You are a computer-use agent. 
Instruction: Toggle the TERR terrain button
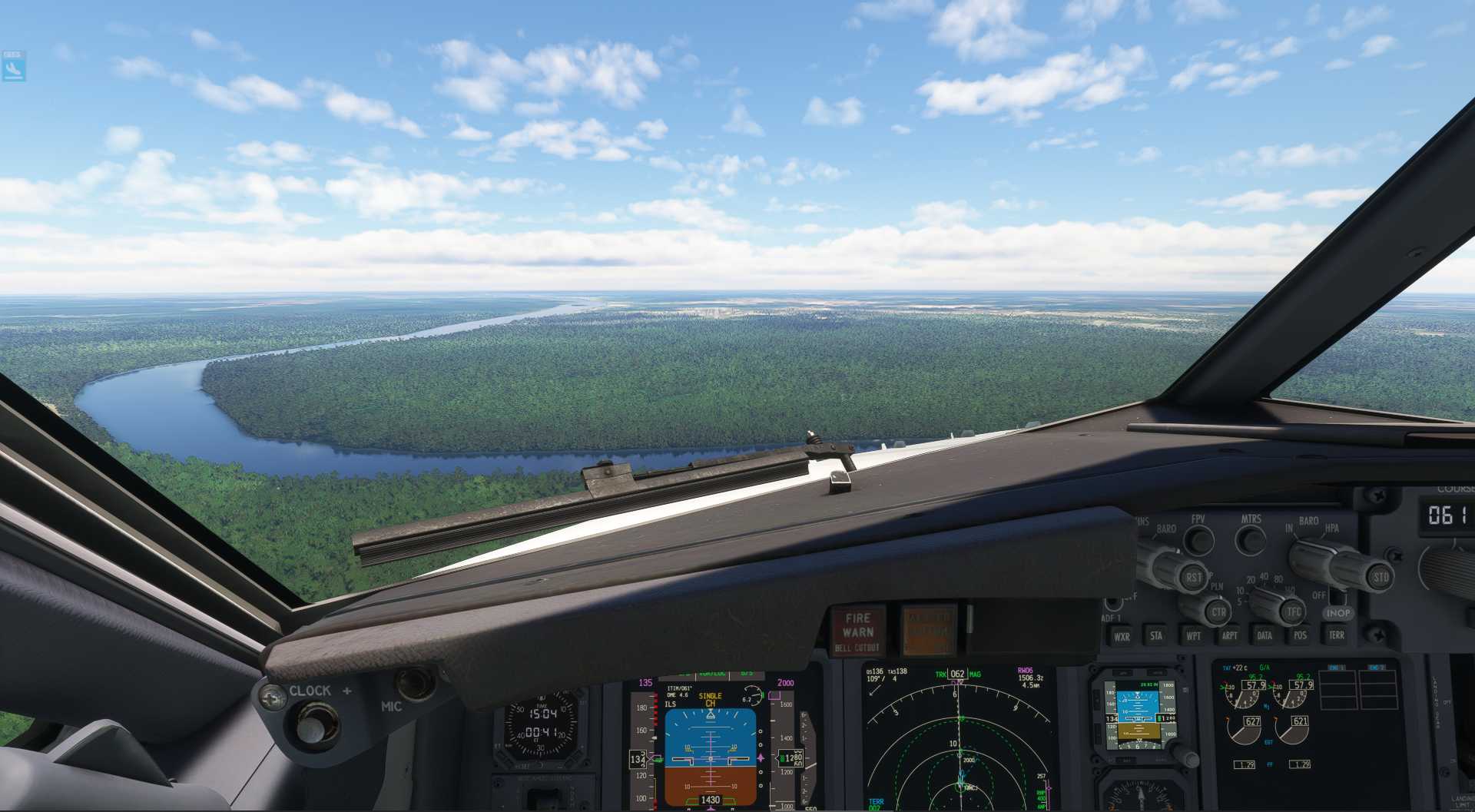point(1337,635)
